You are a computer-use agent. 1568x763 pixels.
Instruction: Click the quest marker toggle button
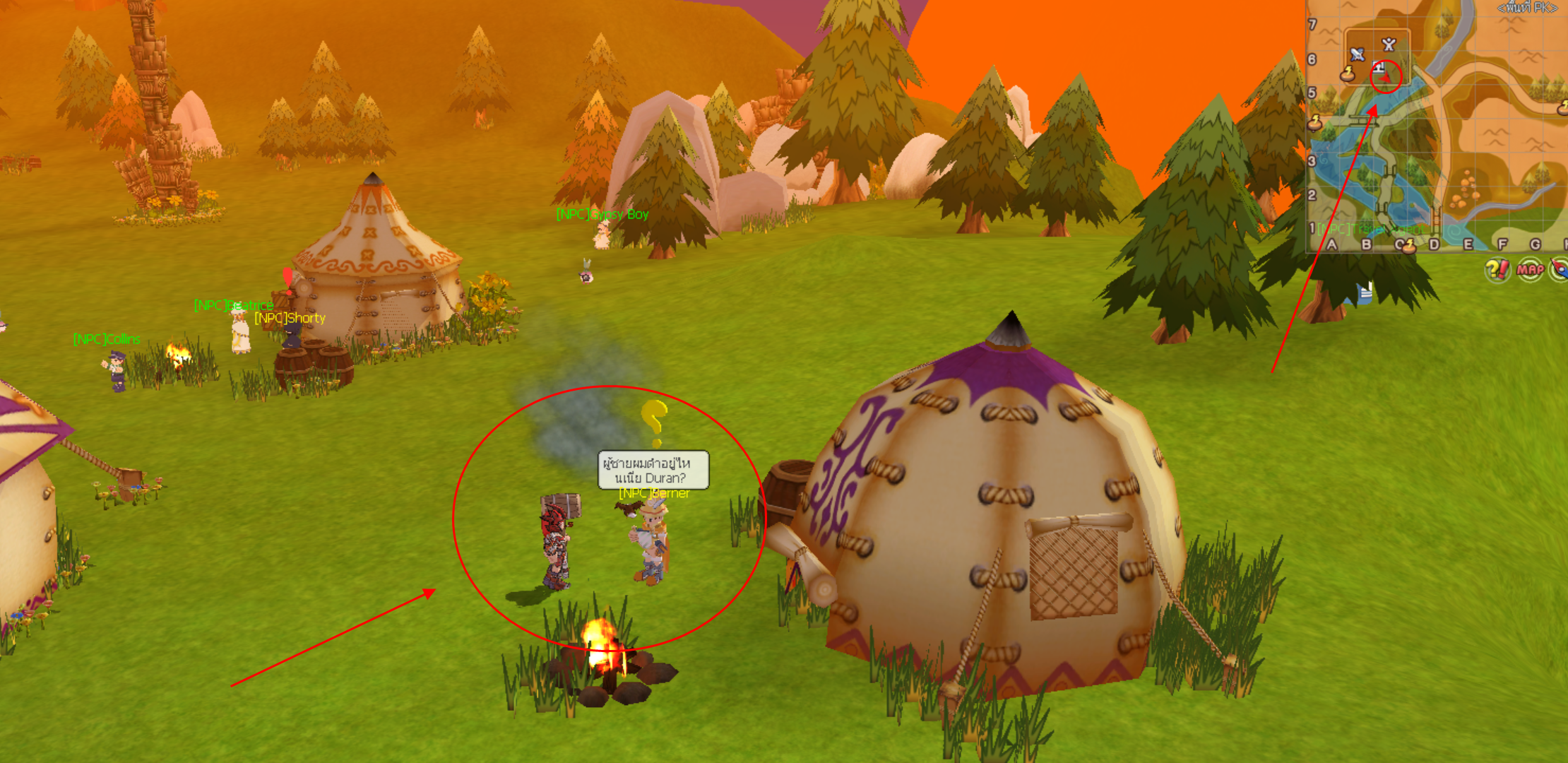pyautogui.click(x=1497, y=269)
